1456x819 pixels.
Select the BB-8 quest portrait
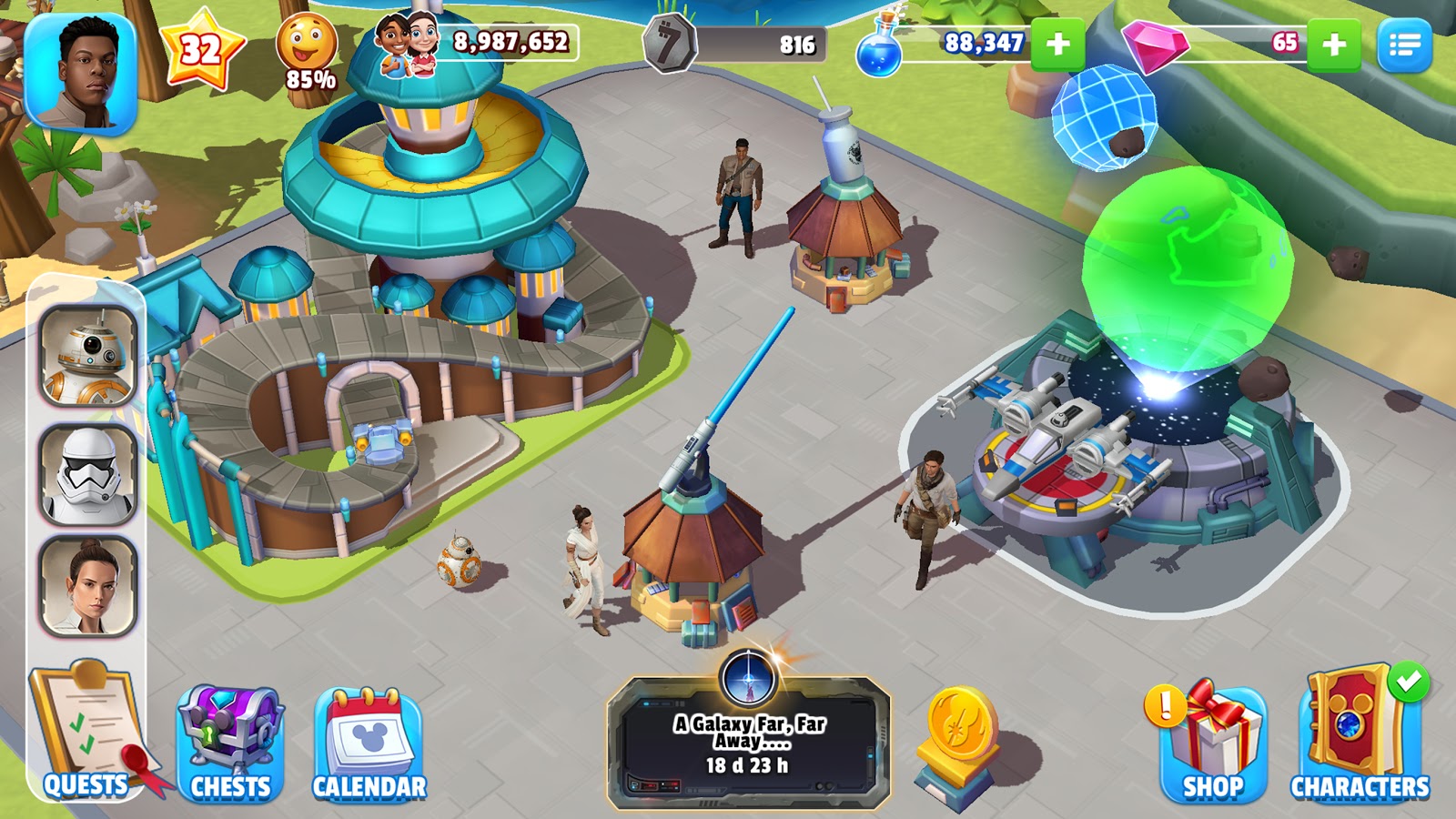click(88, 356)
